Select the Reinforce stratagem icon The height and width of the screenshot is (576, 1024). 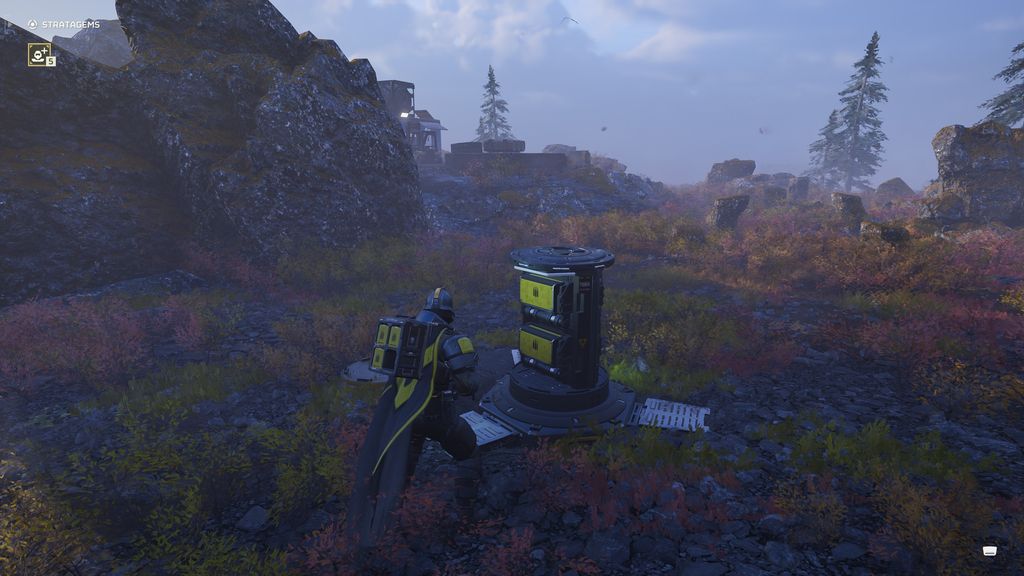click(x=39, y=54)
